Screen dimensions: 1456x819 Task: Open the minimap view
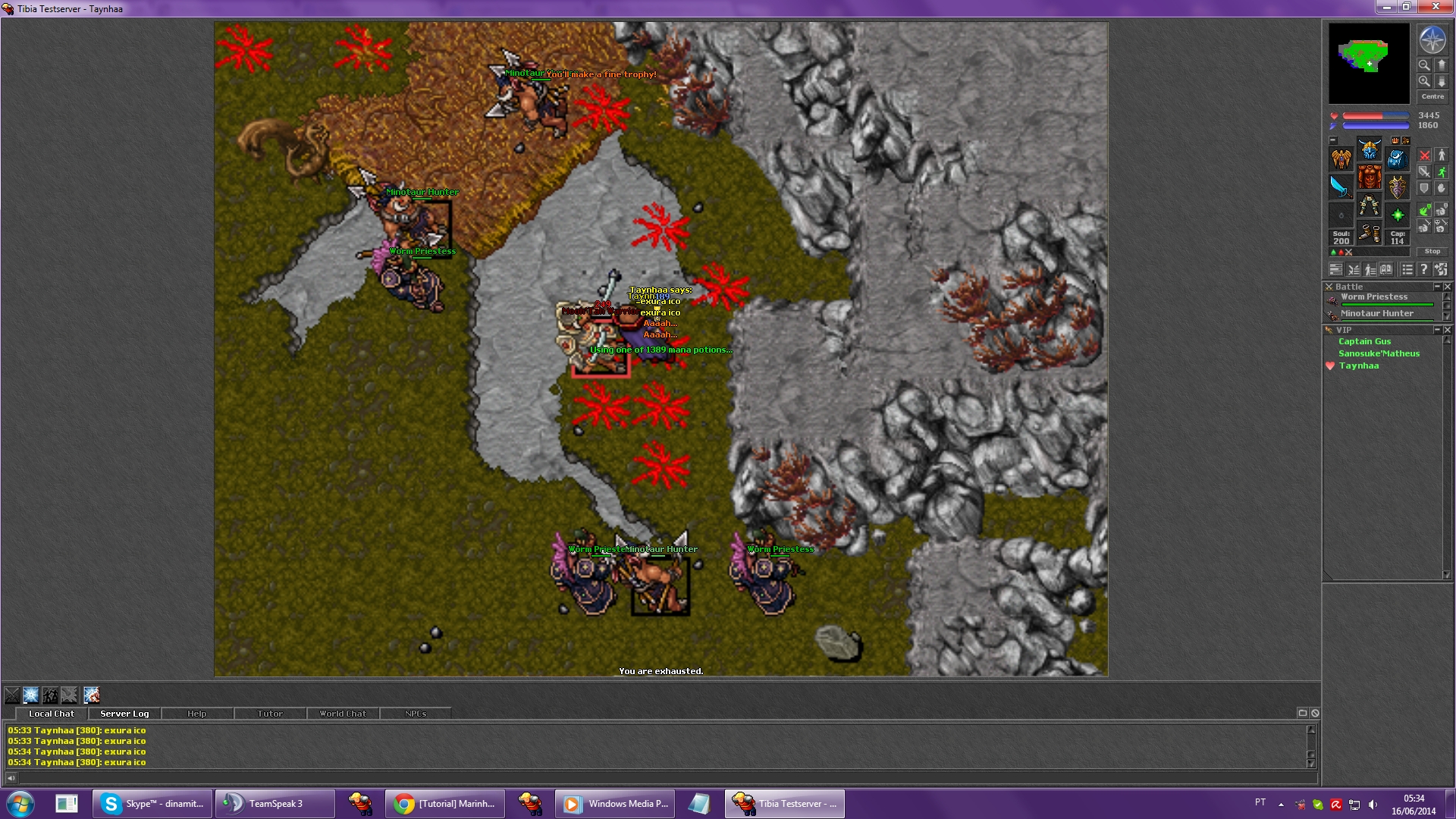[1369, 63]
